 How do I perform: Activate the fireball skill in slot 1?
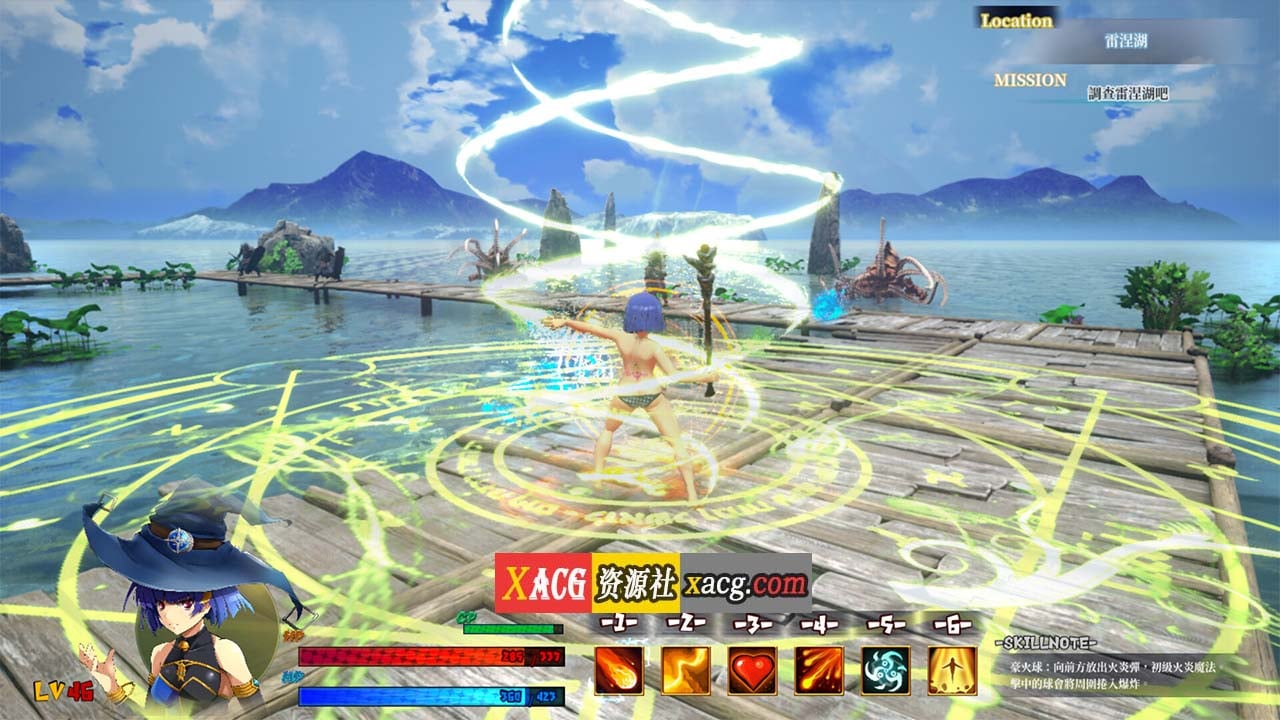(x=619, y=670)
